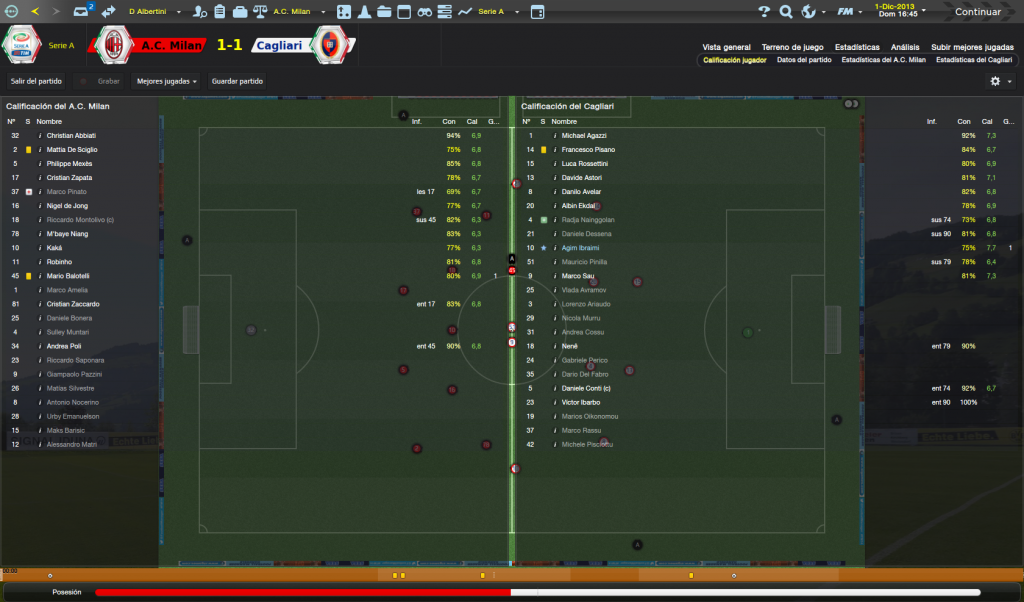Click the search magnifier icon
The width and height of the screenshot is (1024, 602).
[785, 12]
